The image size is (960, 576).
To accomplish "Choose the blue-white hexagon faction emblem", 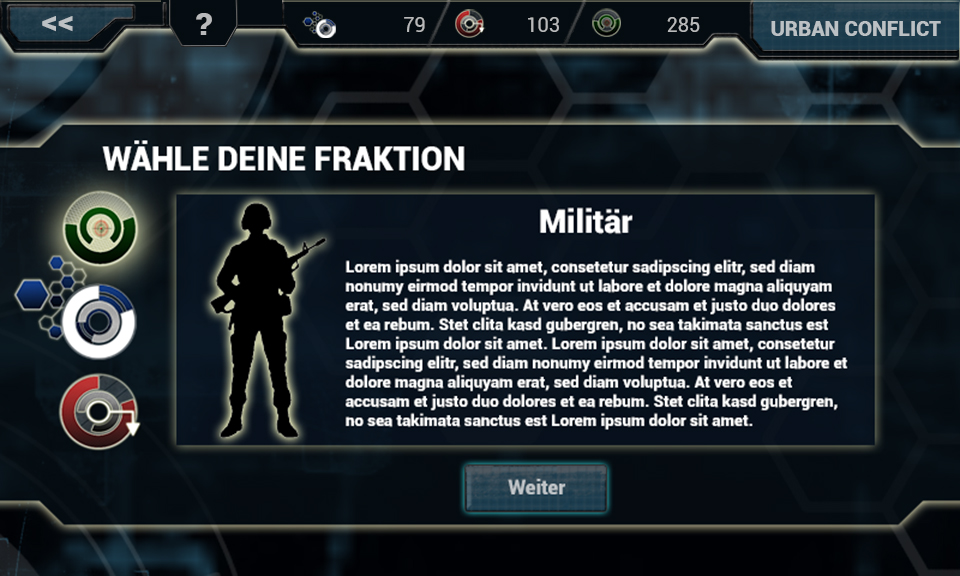I will [x=97, y=320].
